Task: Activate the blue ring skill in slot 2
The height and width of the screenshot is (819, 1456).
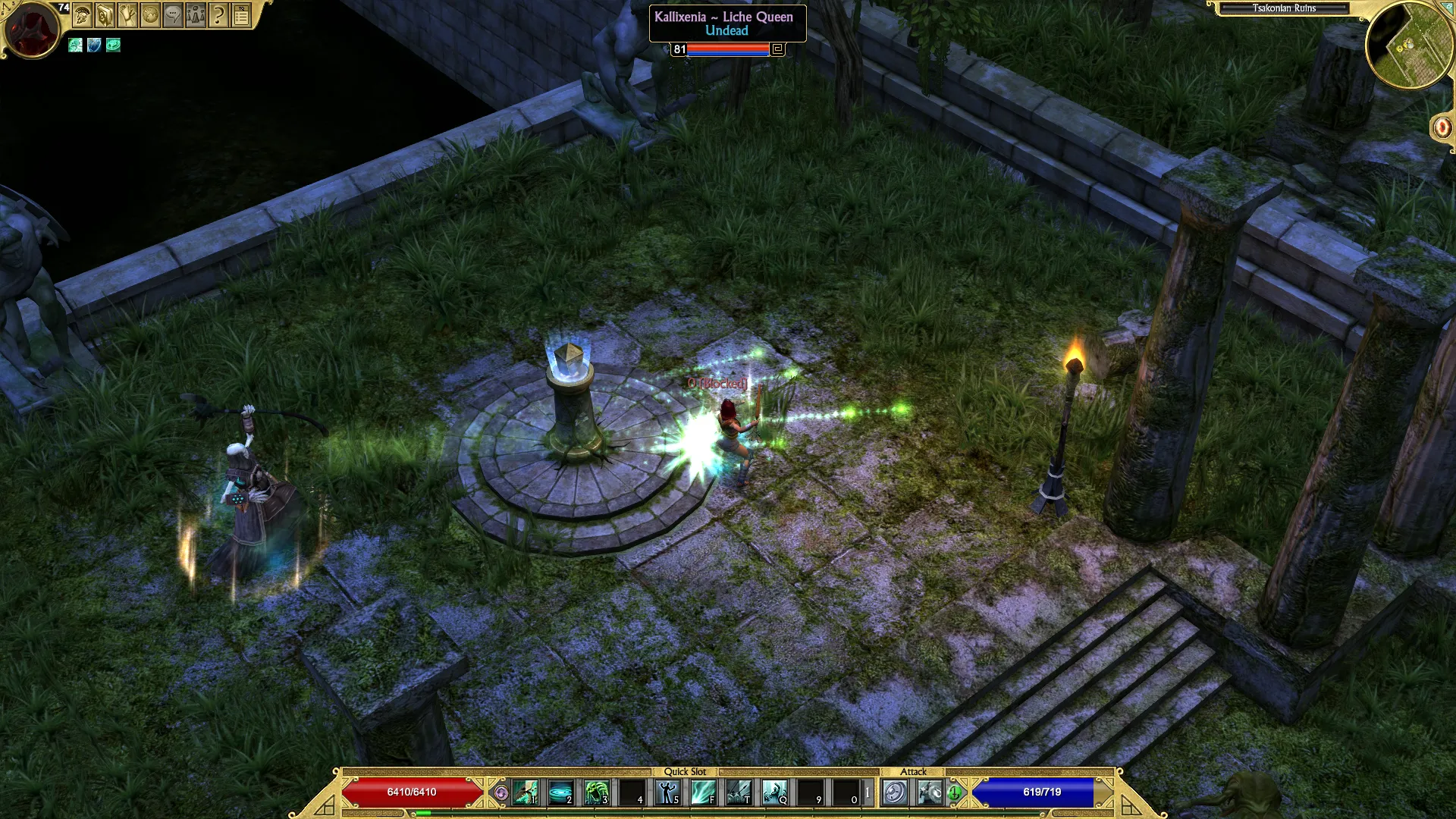Action: 560,793
